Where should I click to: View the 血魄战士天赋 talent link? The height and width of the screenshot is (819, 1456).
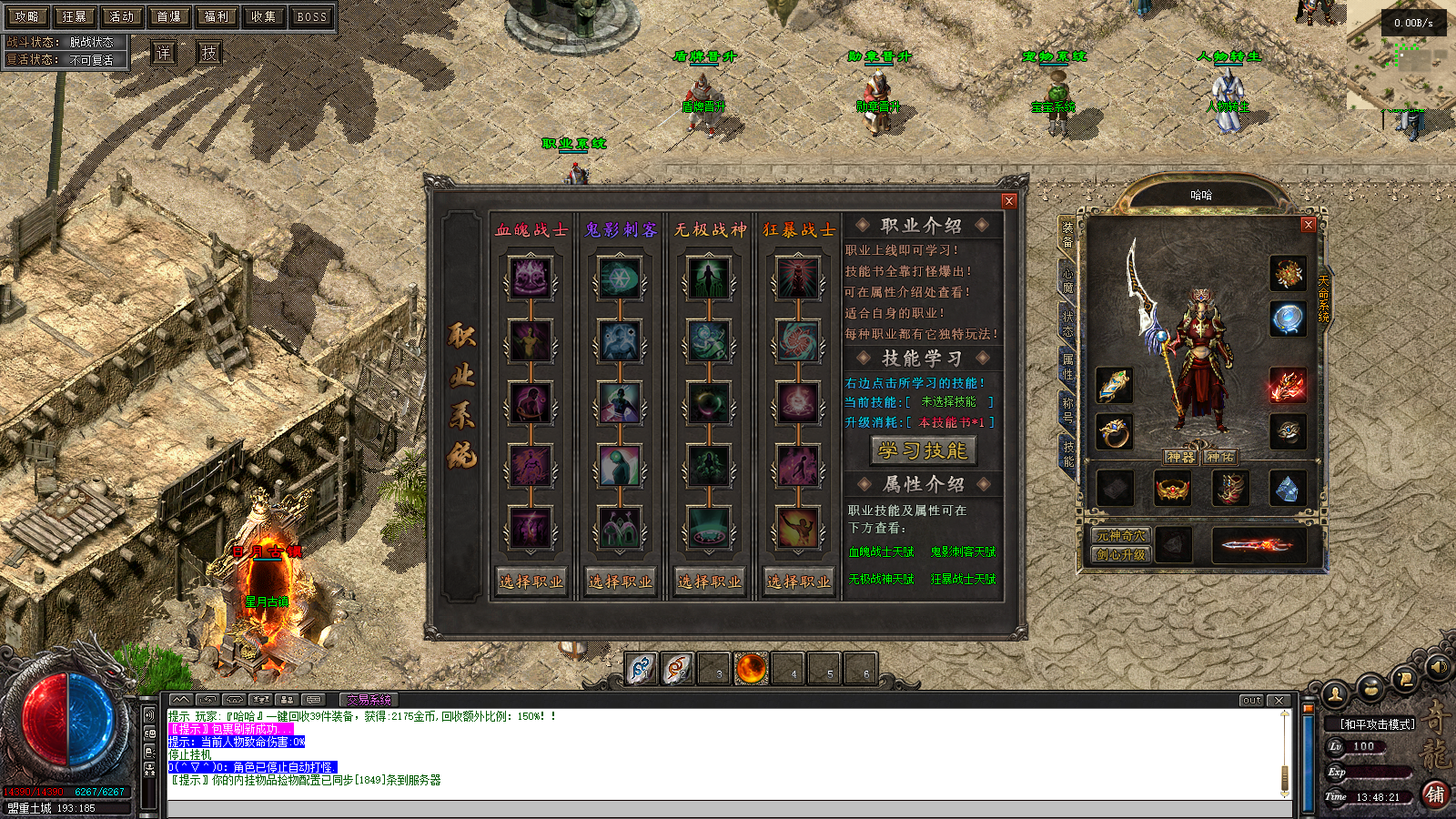pyautogui.click(x=881, y=552)
